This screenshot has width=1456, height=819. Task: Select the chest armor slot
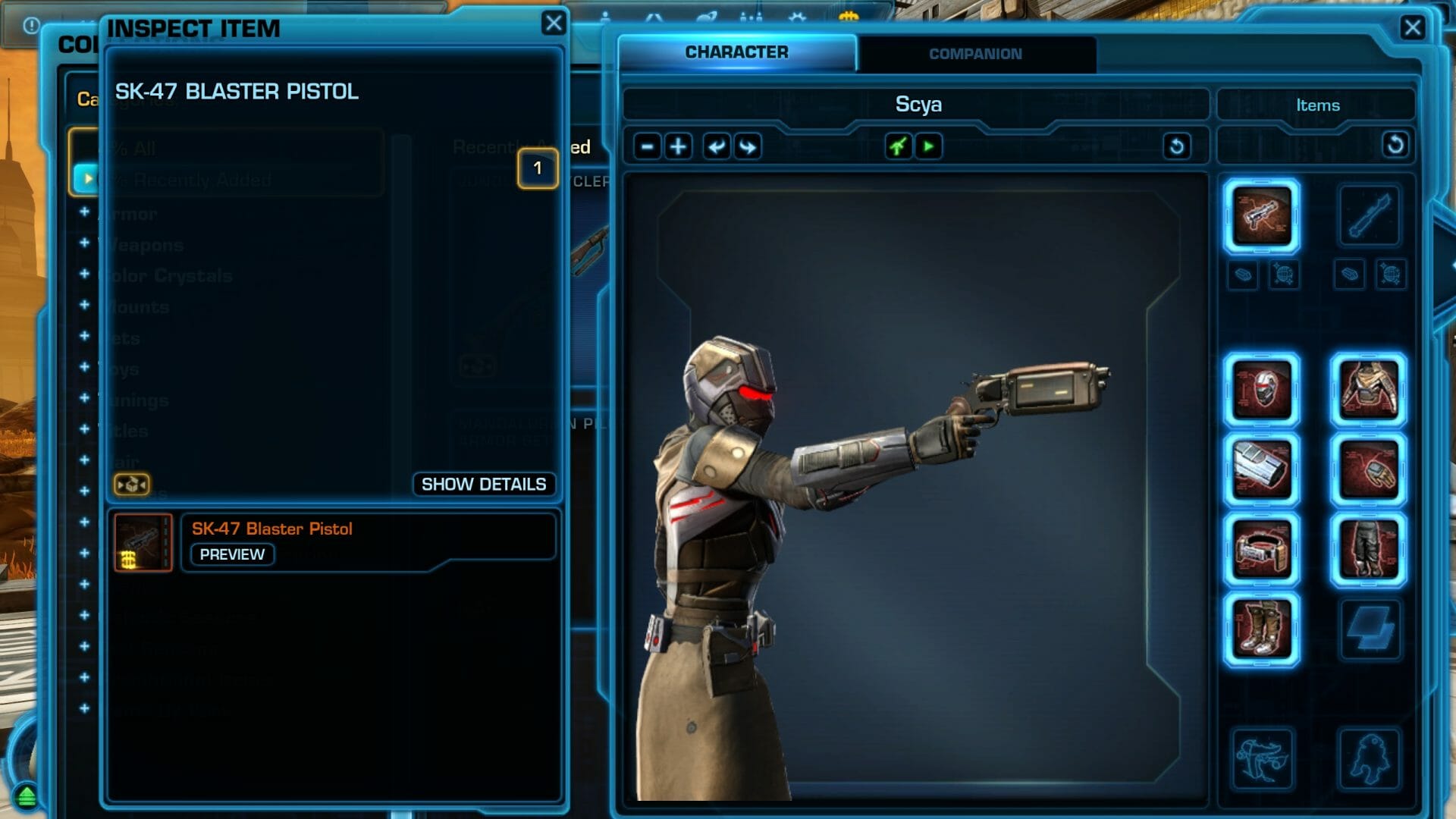1368,391
